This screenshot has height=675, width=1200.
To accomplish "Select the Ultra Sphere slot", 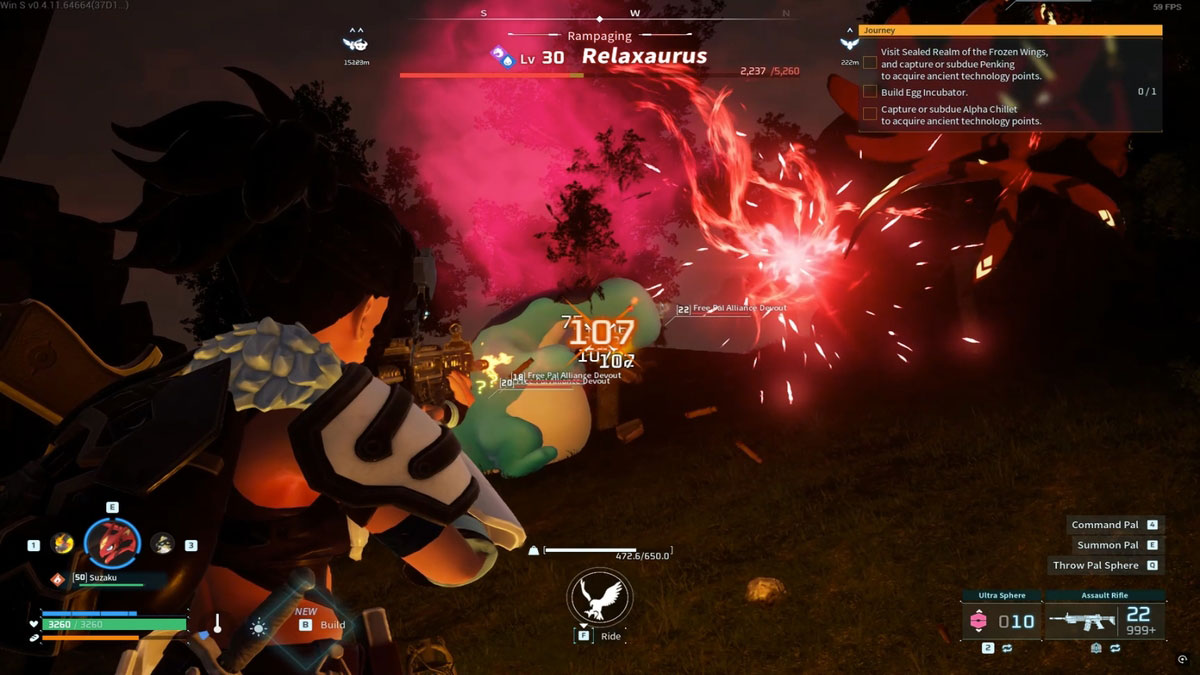I will coord(1003,621).
